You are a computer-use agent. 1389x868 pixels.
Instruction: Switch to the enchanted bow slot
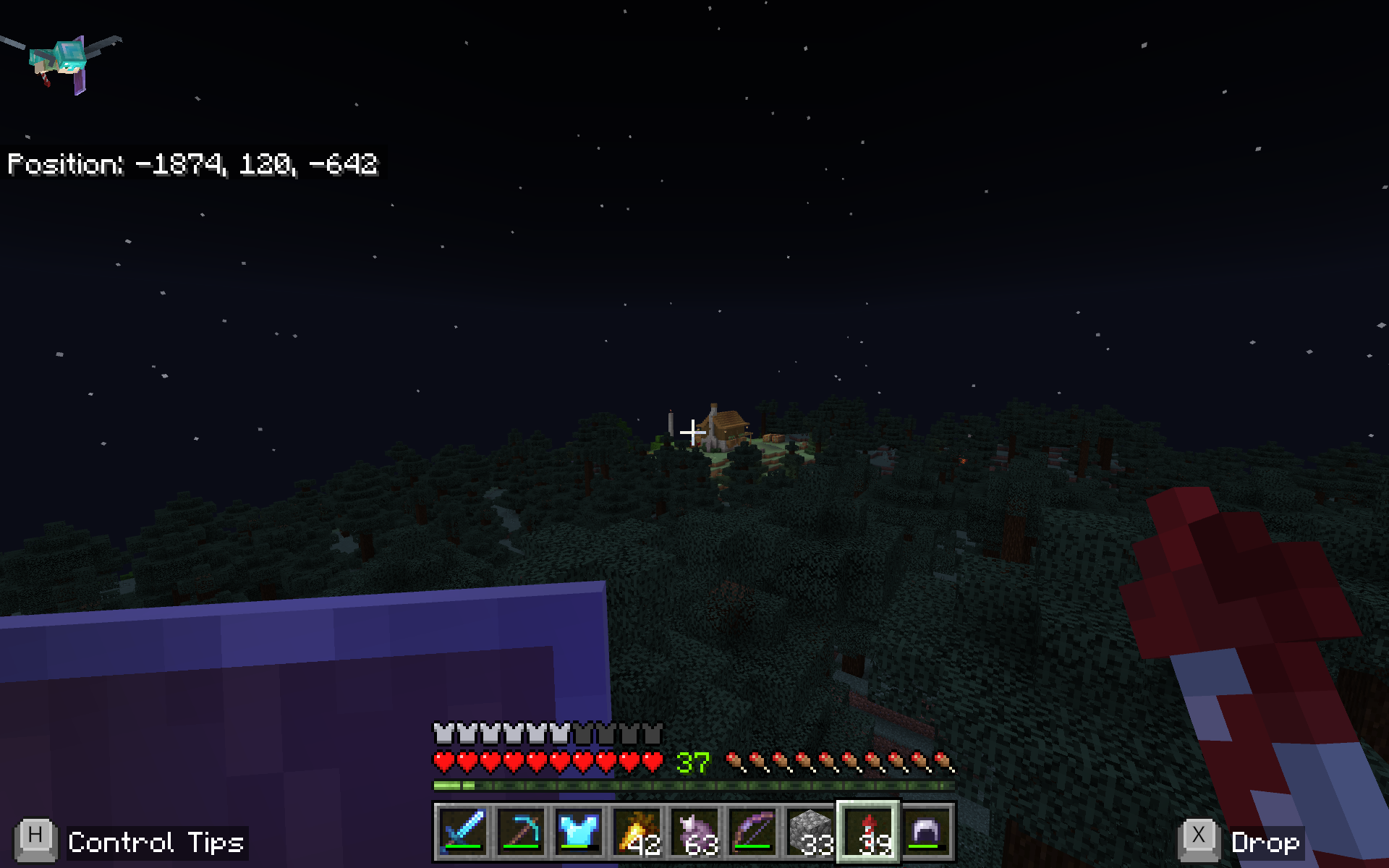coord(752,832)
